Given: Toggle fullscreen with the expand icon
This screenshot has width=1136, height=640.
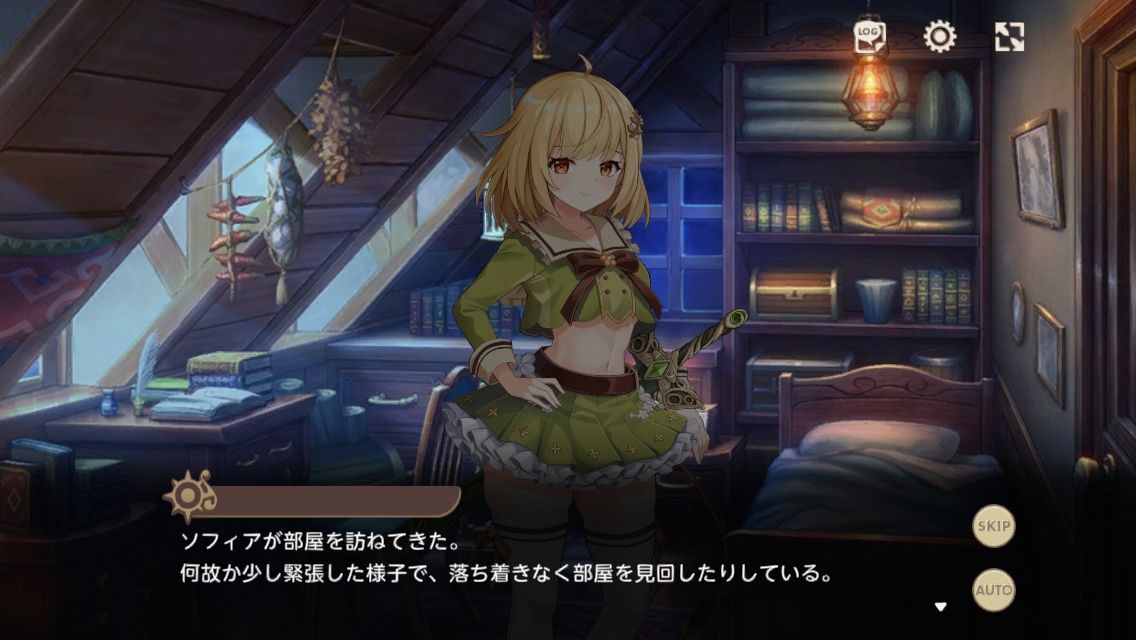Looking at the screenshot, I should [1010, 37].
